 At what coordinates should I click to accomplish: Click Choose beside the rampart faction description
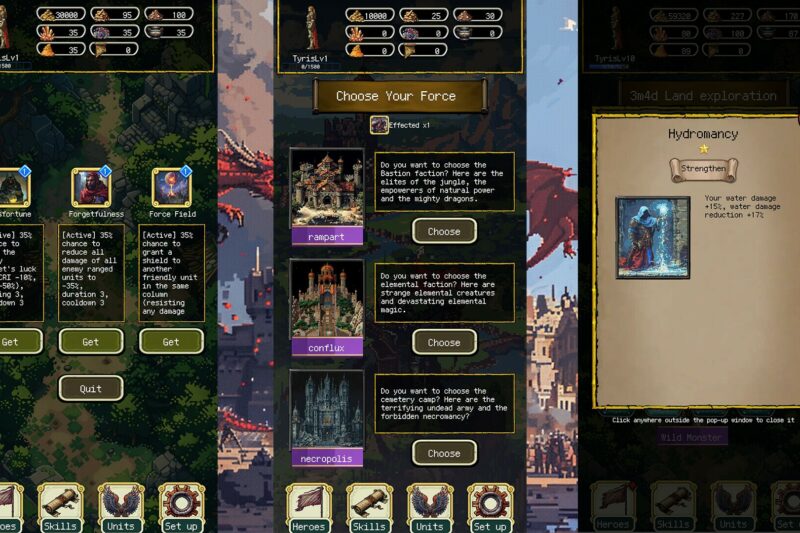(444, 231)
